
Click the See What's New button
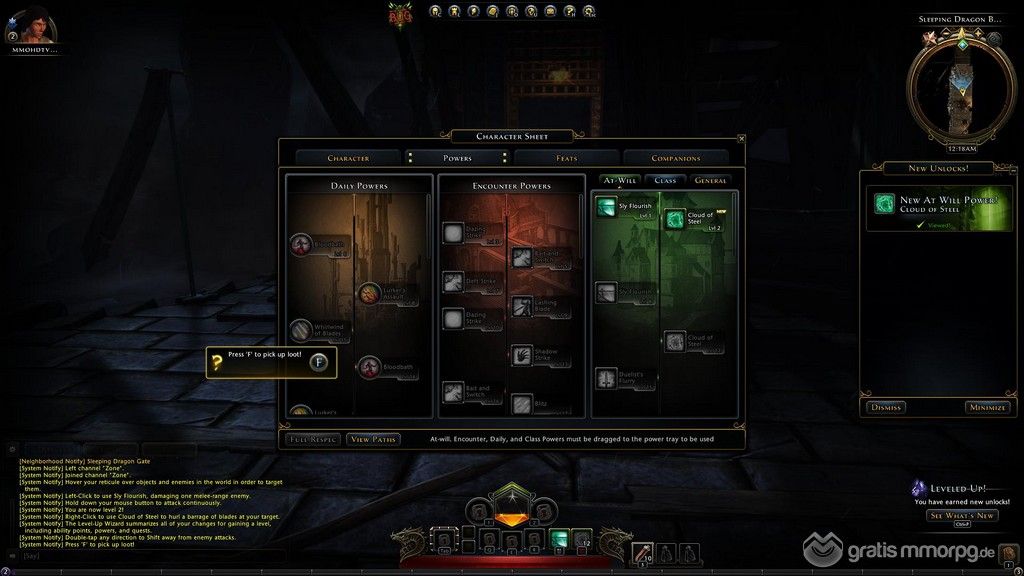click(961, 515)
